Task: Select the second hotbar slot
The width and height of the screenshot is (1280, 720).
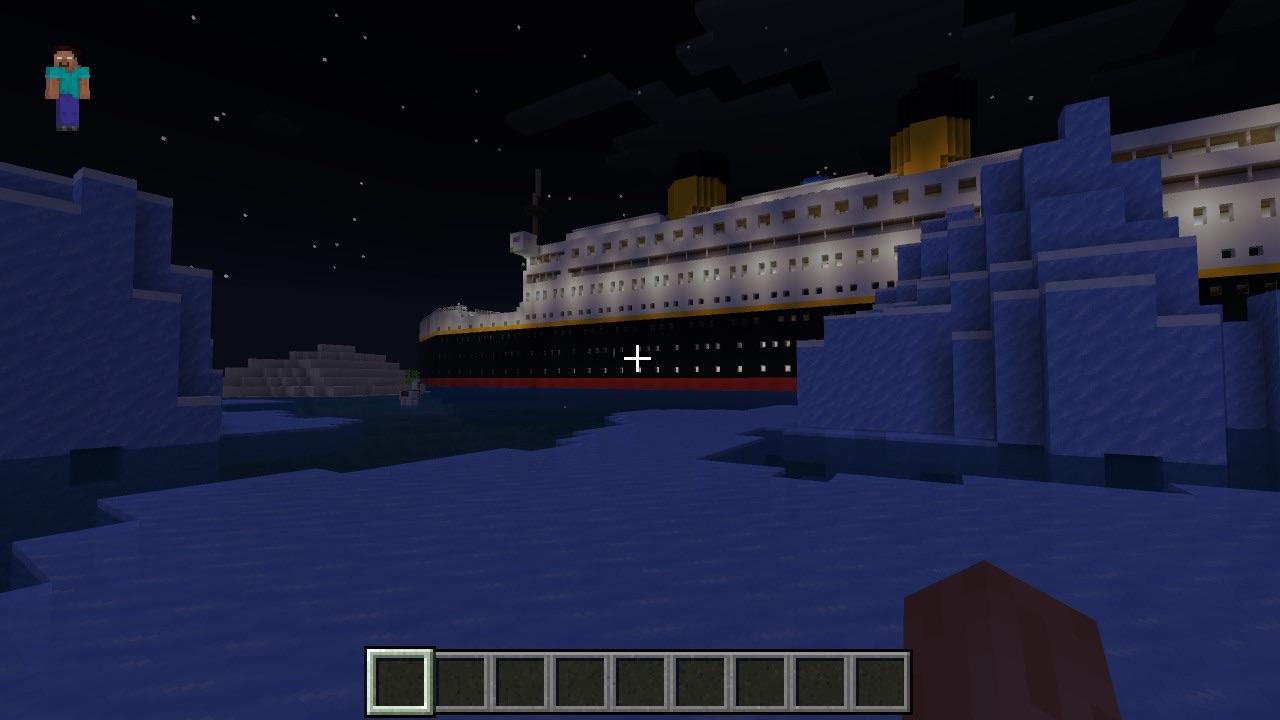Action: click(x=458, y=680)
